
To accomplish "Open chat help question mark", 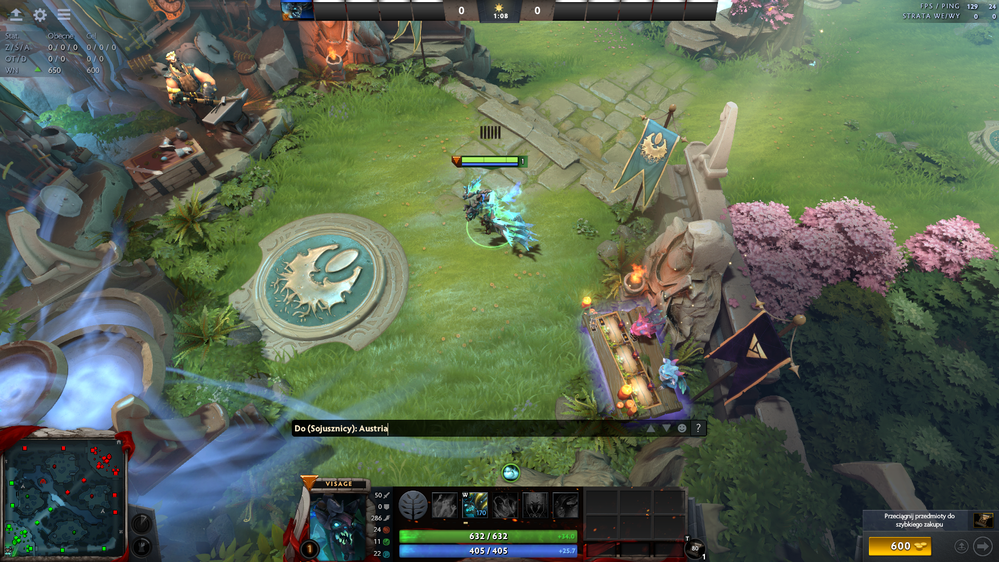I will click(x=698, y=428).
